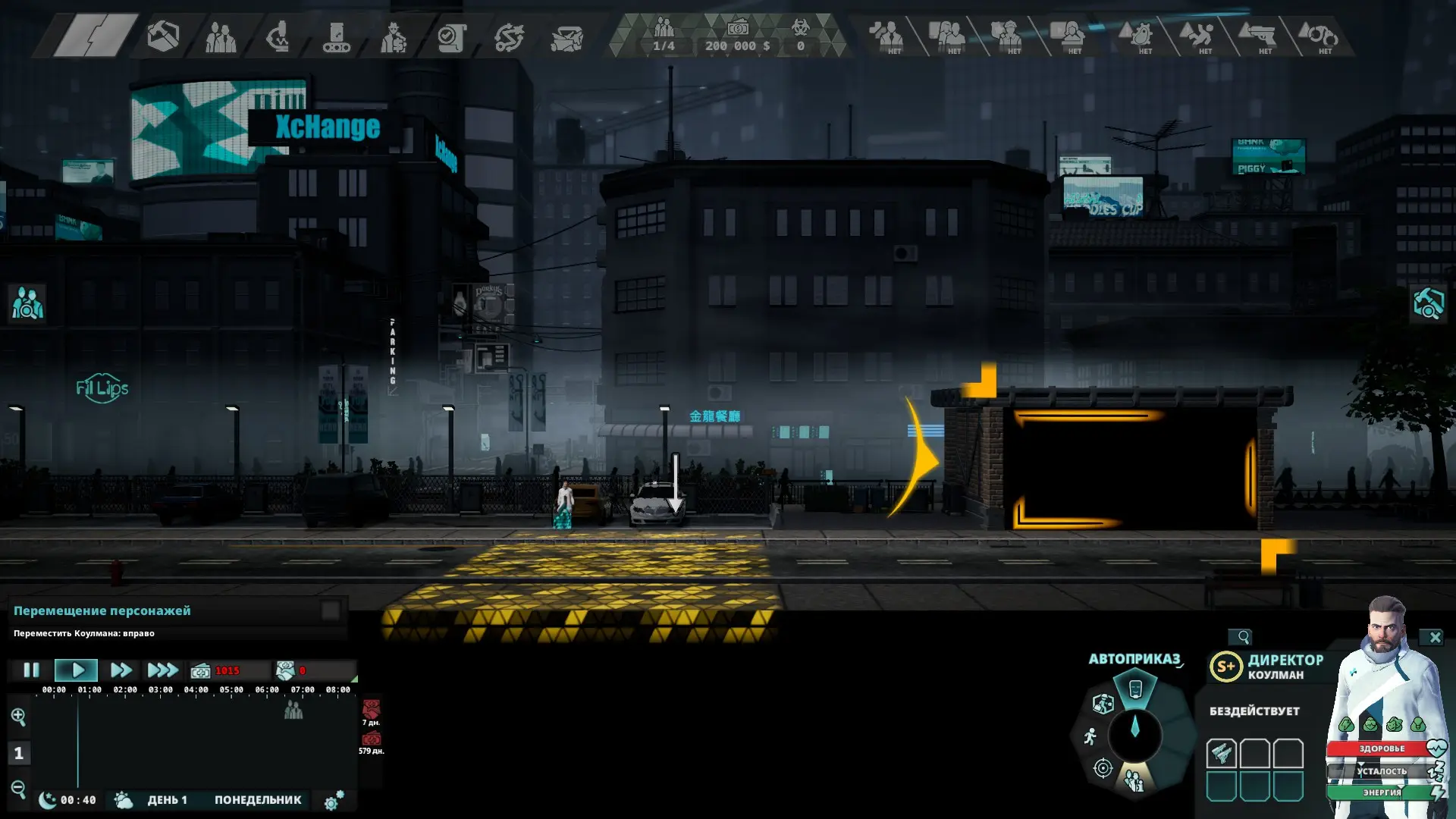The image size is (1456, 819).
Task: Switch to double fast-forward speed
Action: click(x=121, y=670)
